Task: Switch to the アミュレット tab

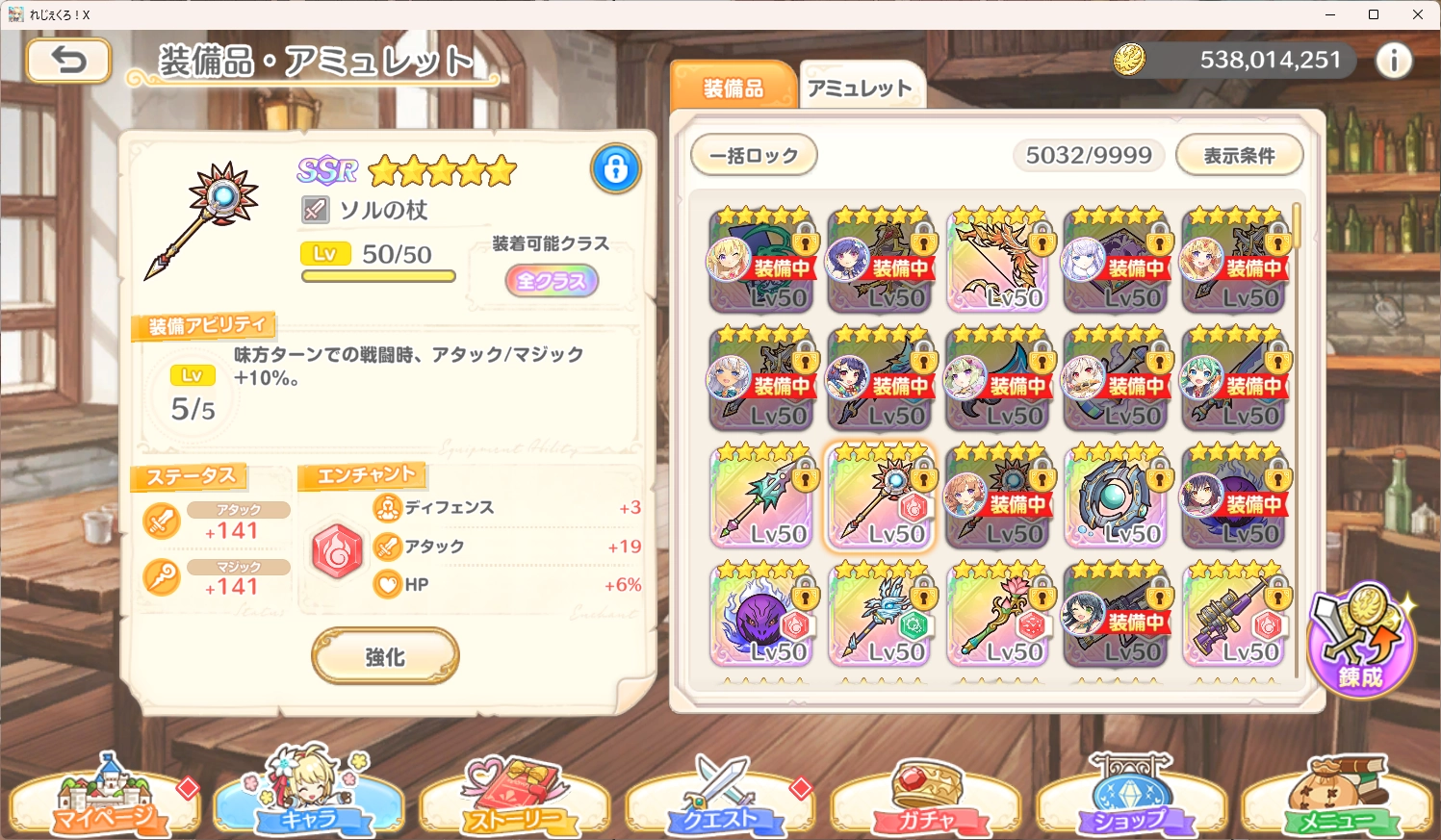Action: 860,88
